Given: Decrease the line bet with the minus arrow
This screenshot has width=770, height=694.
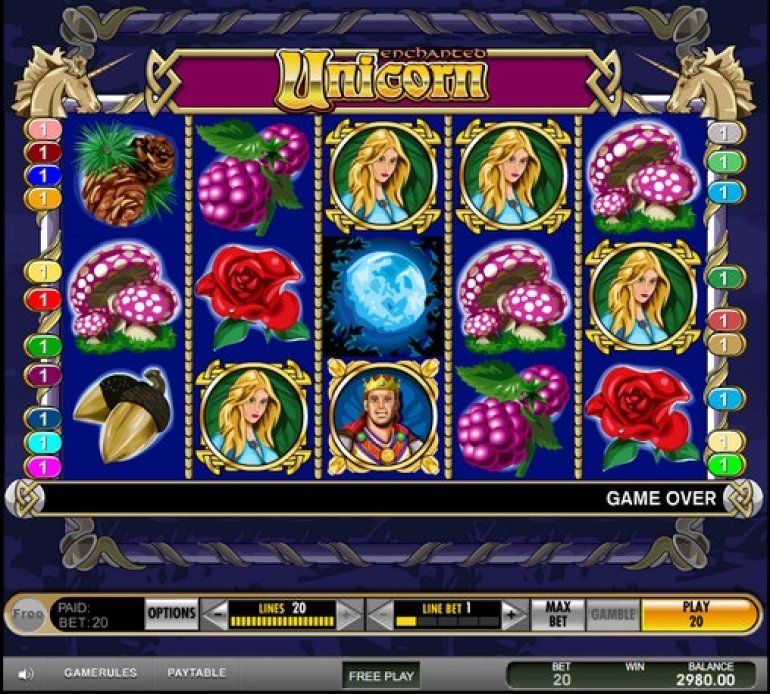Looking at the screenshot, I should click(381, 615).
